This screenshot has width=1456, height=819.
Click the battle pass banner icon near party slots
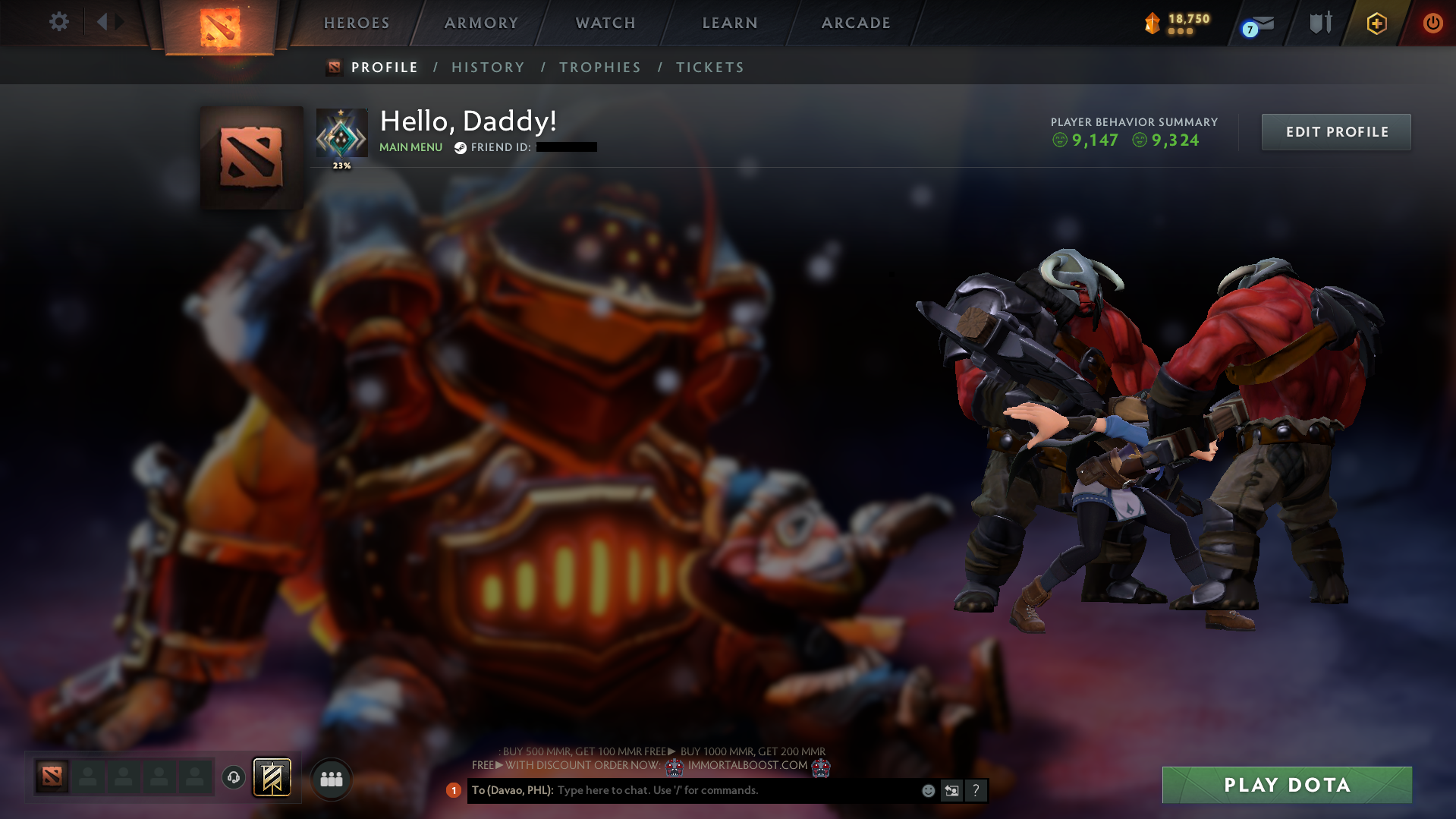click(x=272, y=777)
